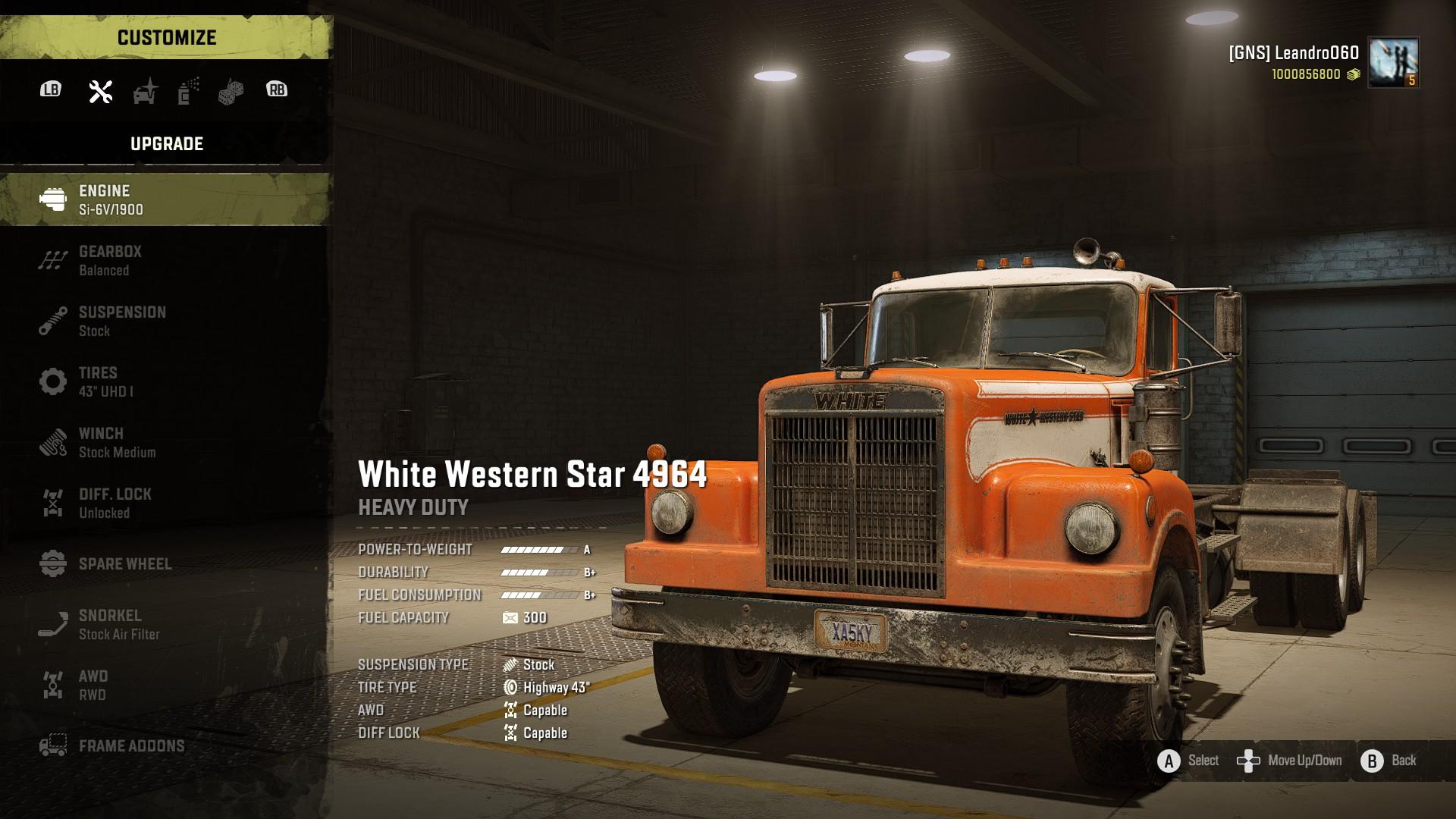Select the Engine upgrade entry
Screen dimensions: 1456x819
click(x=165, y=199)
